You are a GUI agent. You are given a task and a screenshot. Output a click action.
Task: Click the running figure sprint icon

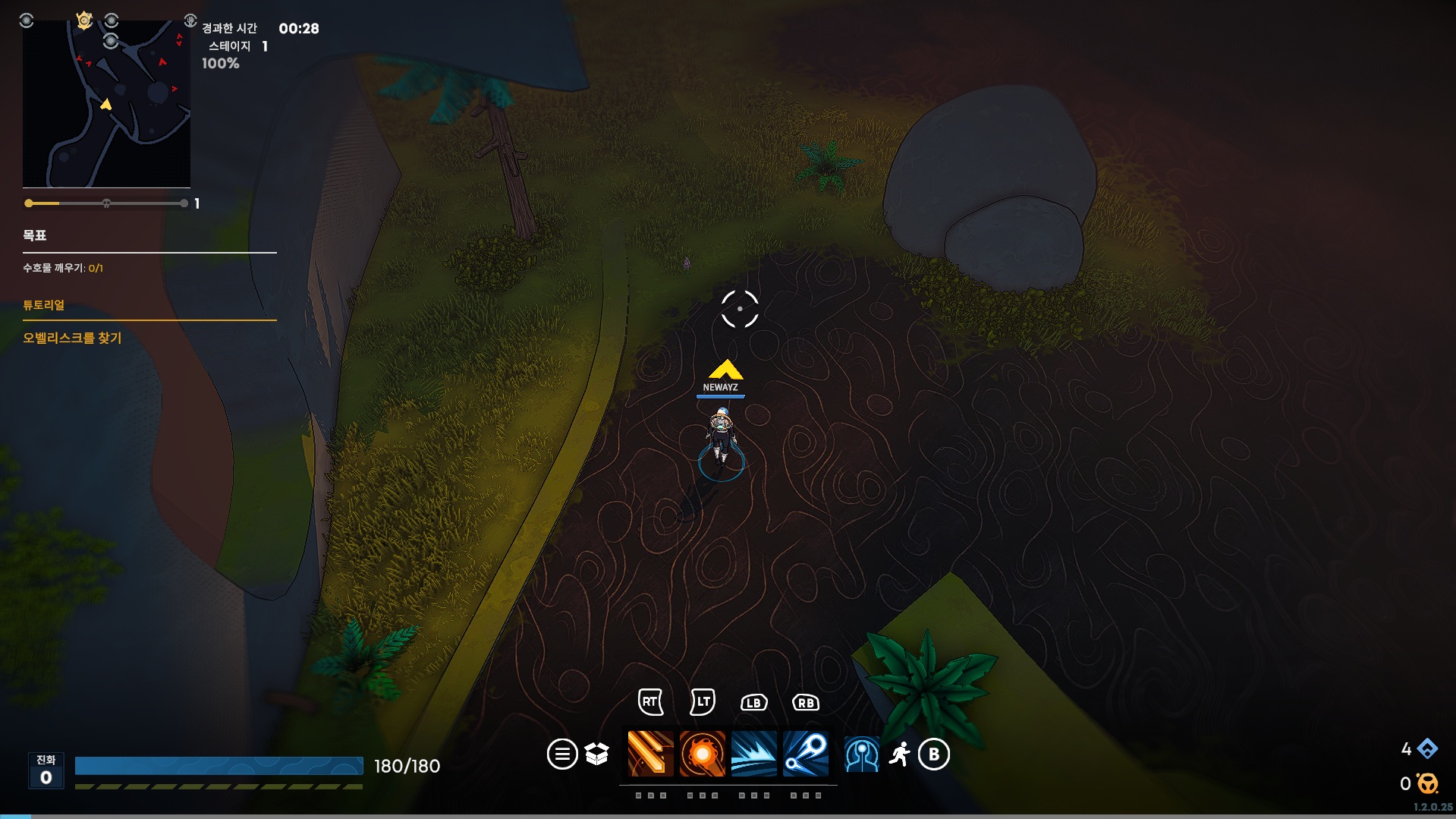900,754
